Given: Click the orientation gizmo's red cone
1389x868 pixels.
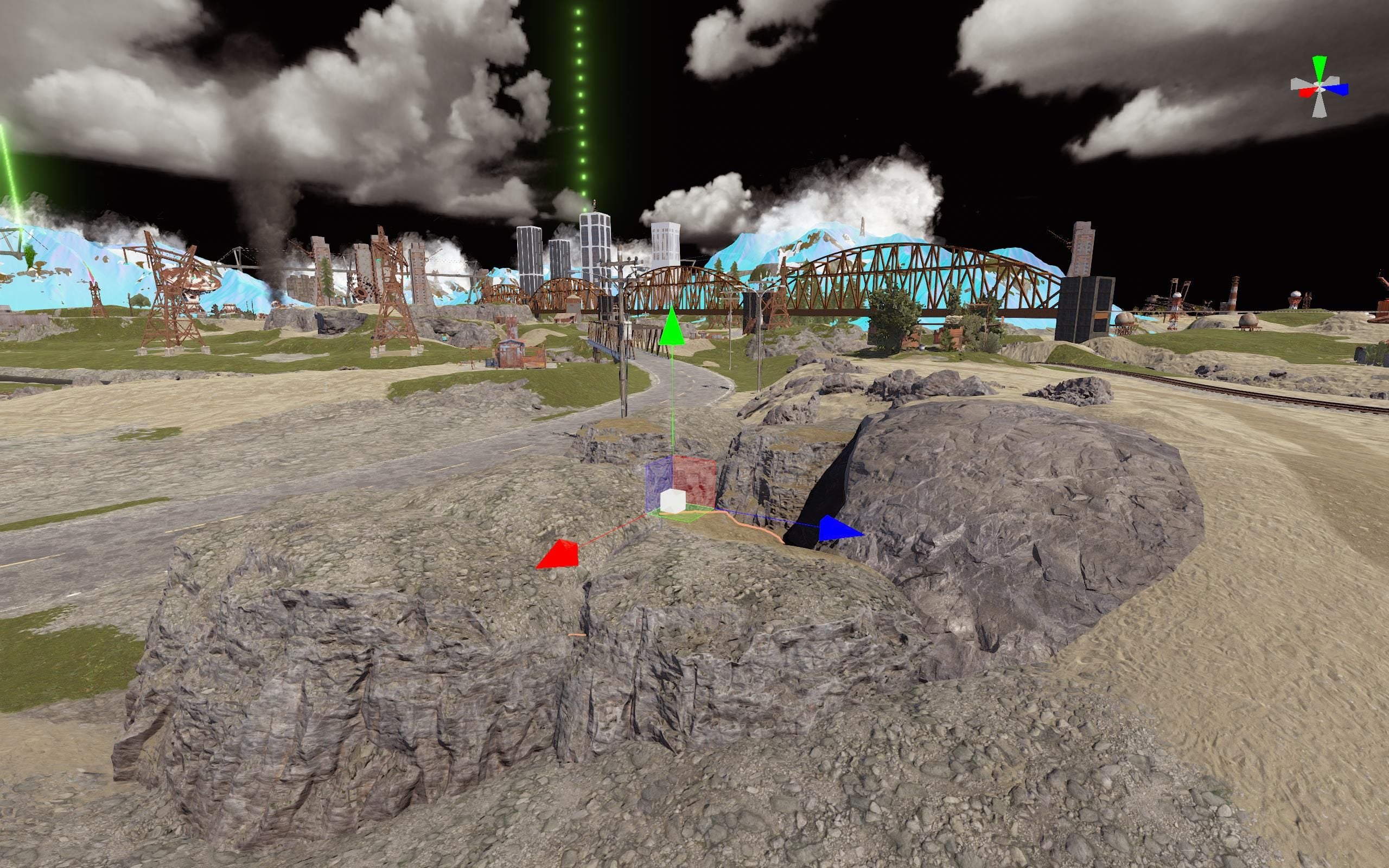Looking at the screenshot, I should 1307,92.
